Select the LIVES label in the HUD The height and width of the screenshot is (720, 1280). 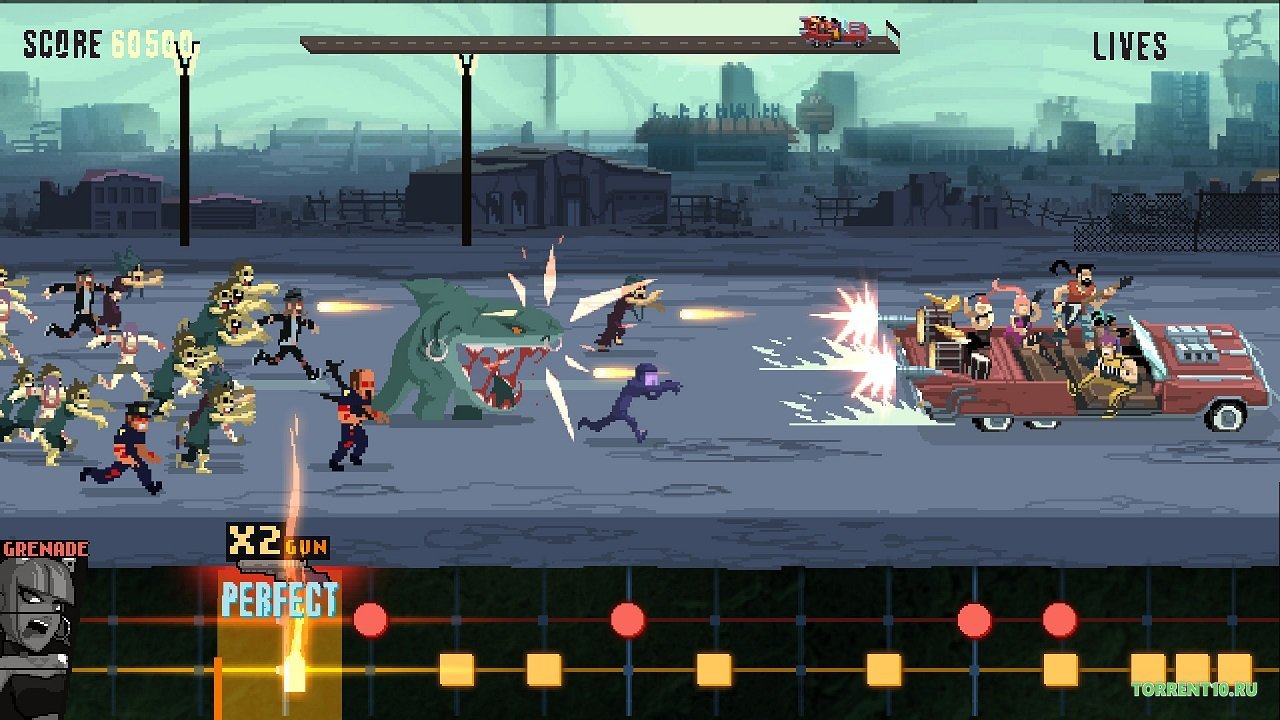1133,45
